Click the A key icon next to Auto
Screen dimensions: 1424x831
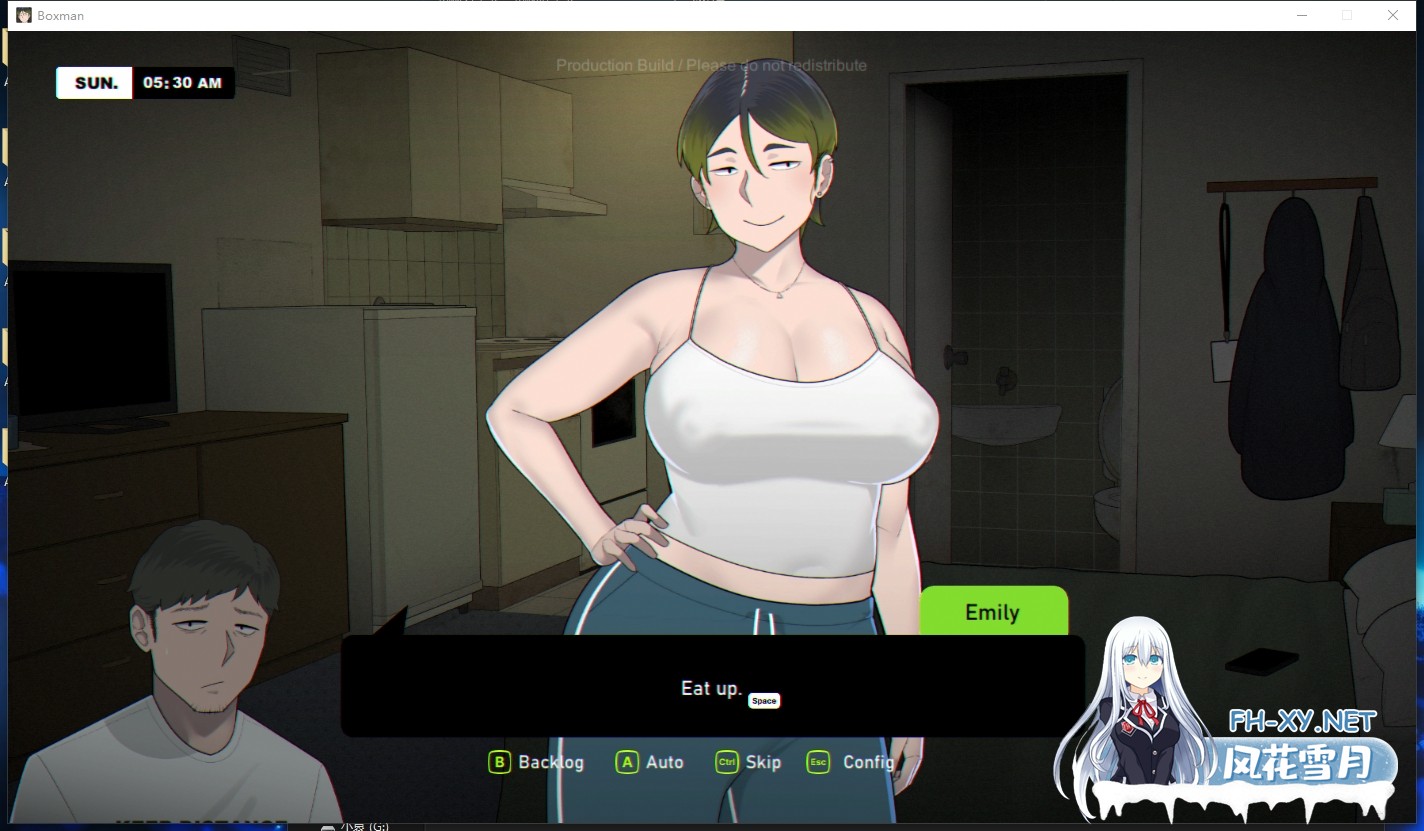click(x=626, y=761)
